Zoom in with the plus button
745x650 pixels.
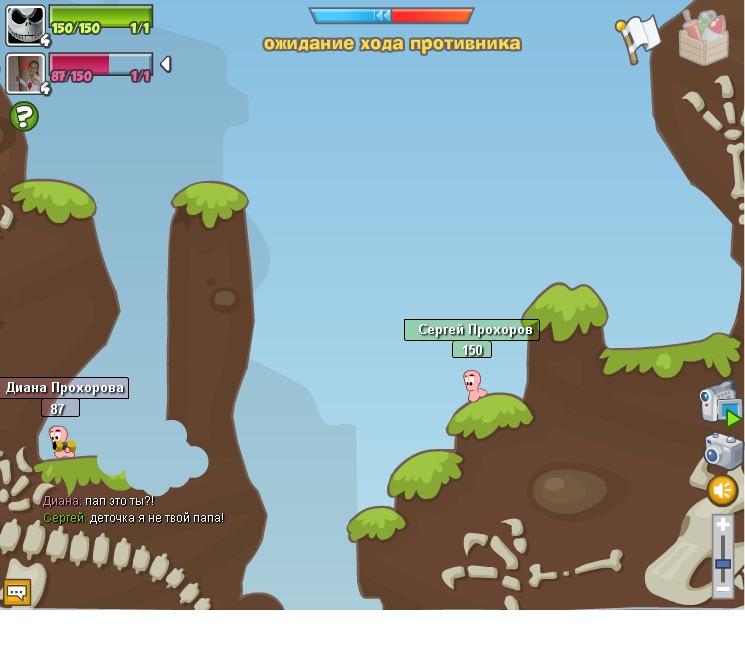[723, 524]
